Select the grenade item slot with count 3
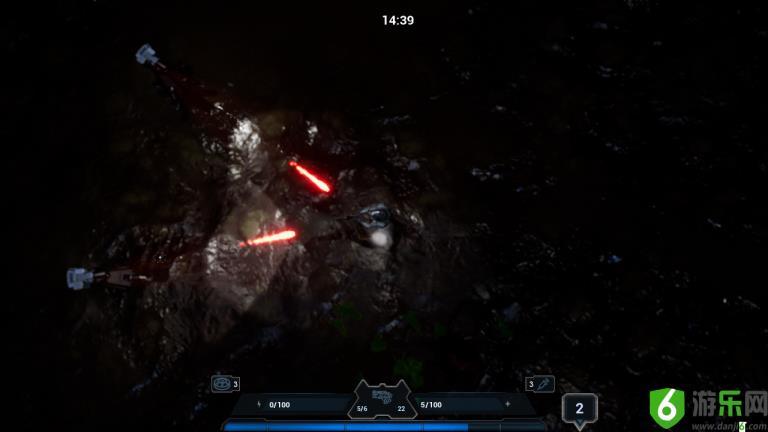 pyautogui.click(x=221, y=383)
